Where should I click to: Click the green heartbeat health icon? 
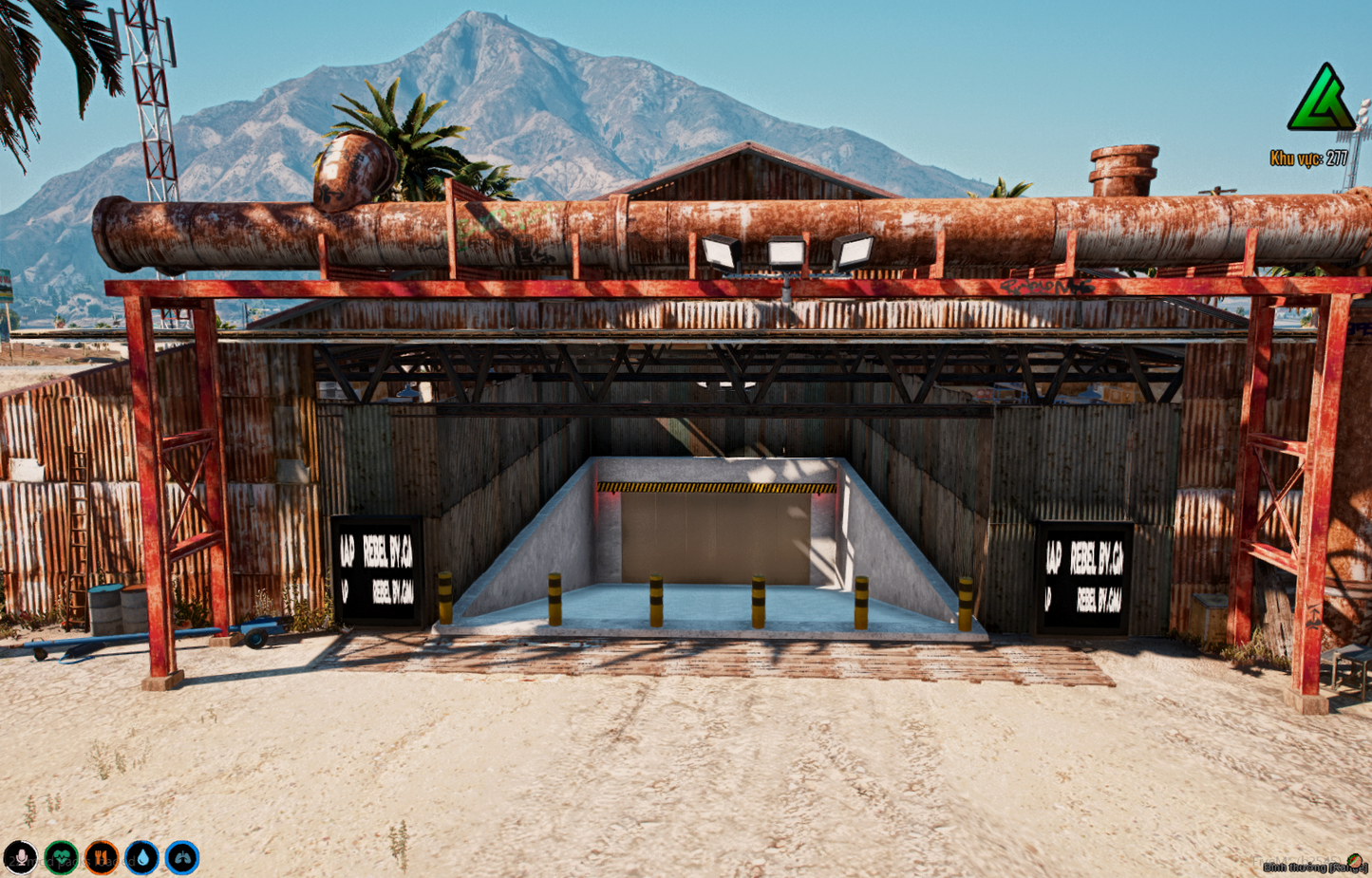[60, 857]
